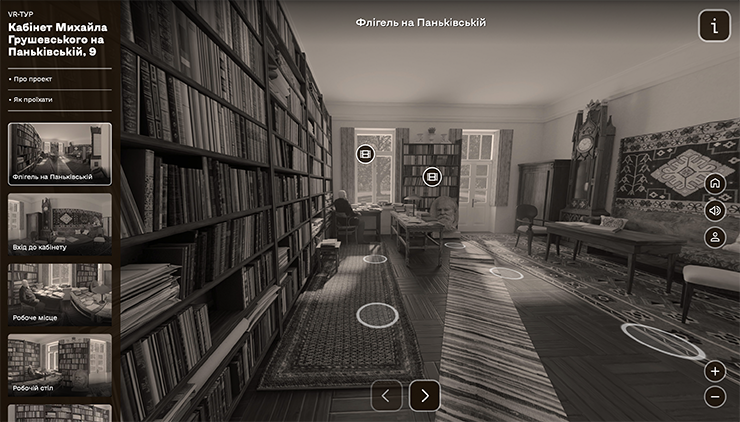This screenshot has height=422, width=740.
Task: Open the video hotspot over the left window
Action: click(x=365, y=153)
